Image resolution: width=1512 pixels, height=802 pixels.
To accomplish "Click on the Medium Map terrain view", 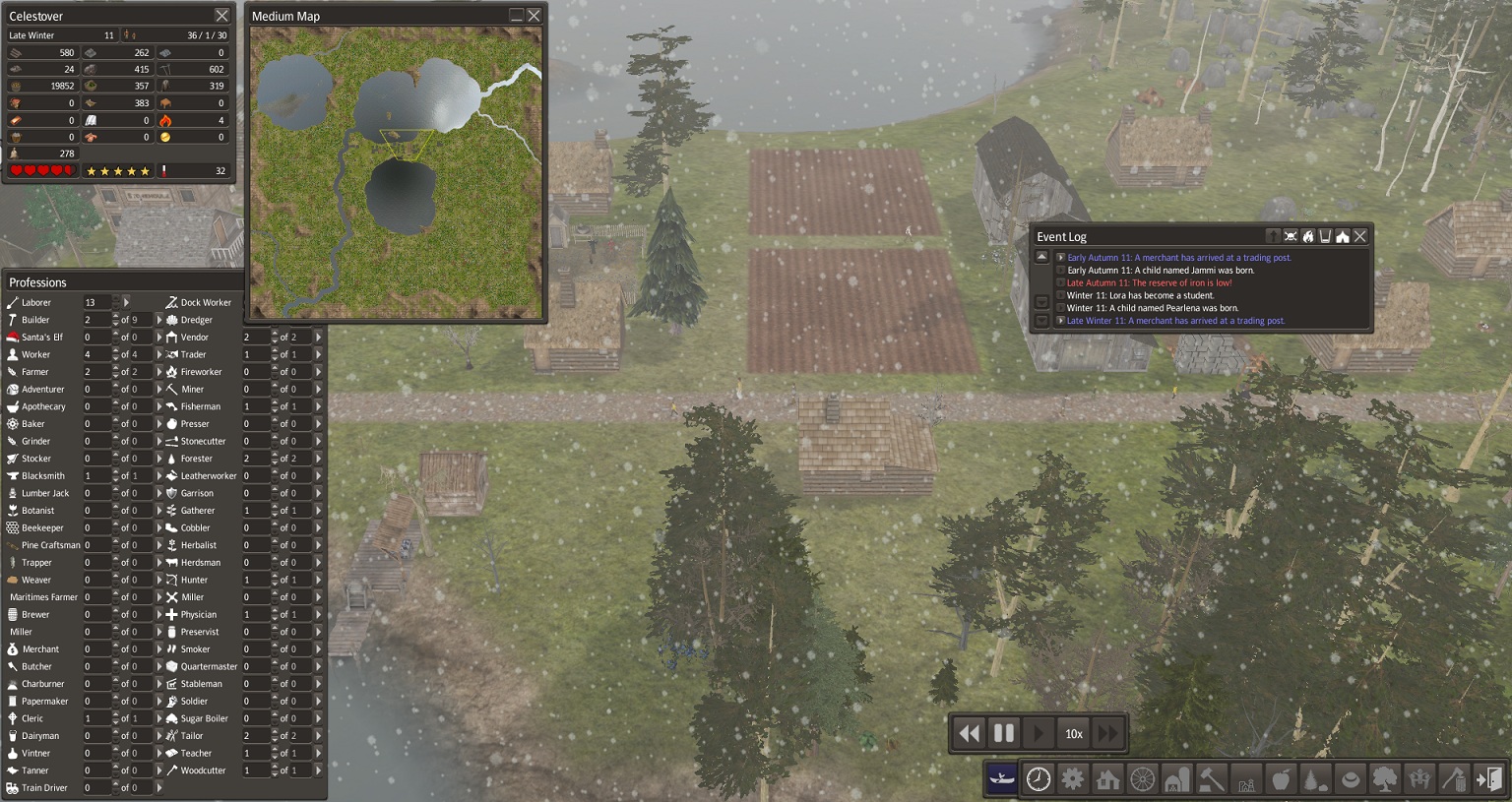I will (395, 171).
